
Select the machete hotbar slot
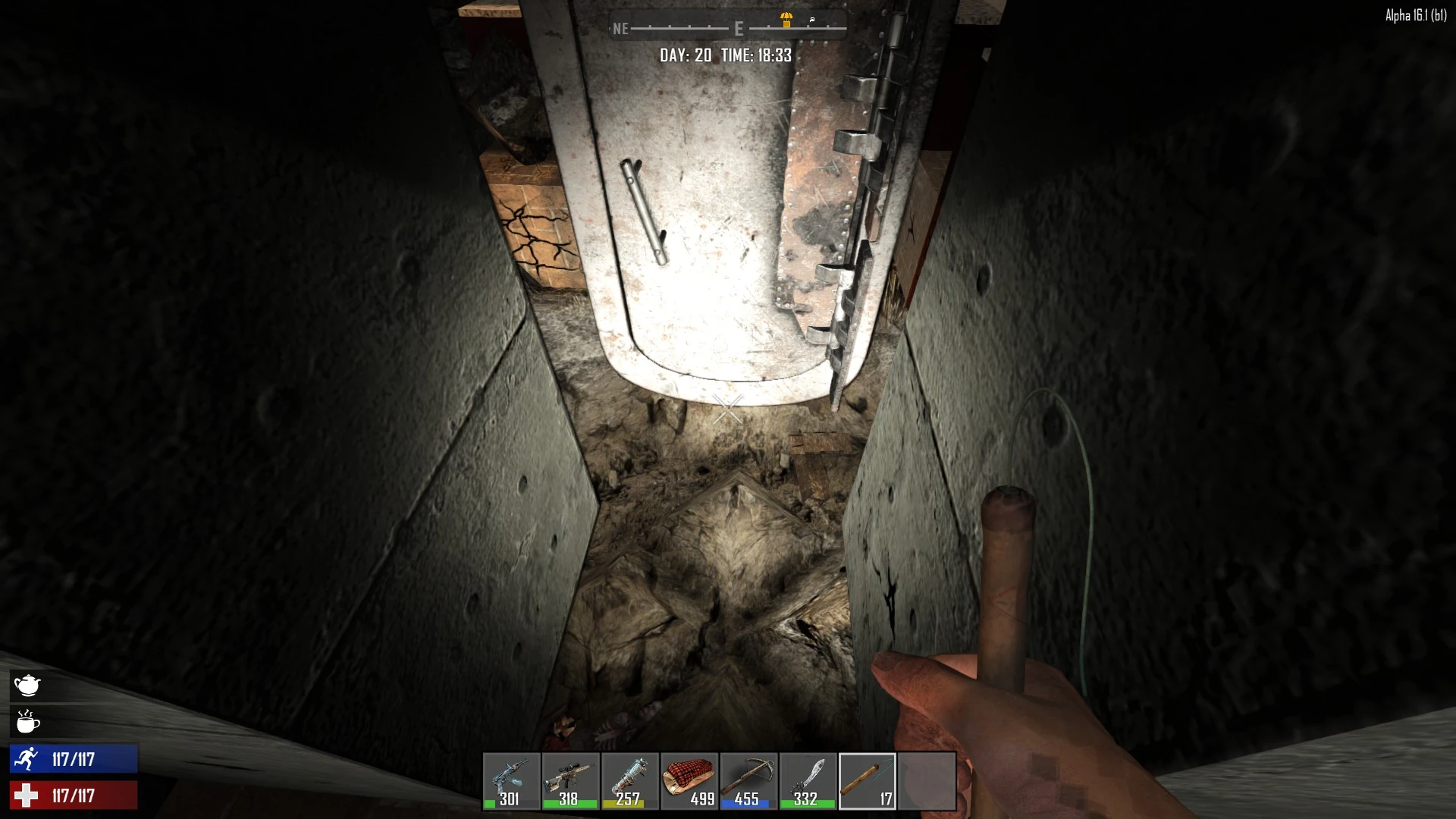pyautogui.click(x=807, y=780)
